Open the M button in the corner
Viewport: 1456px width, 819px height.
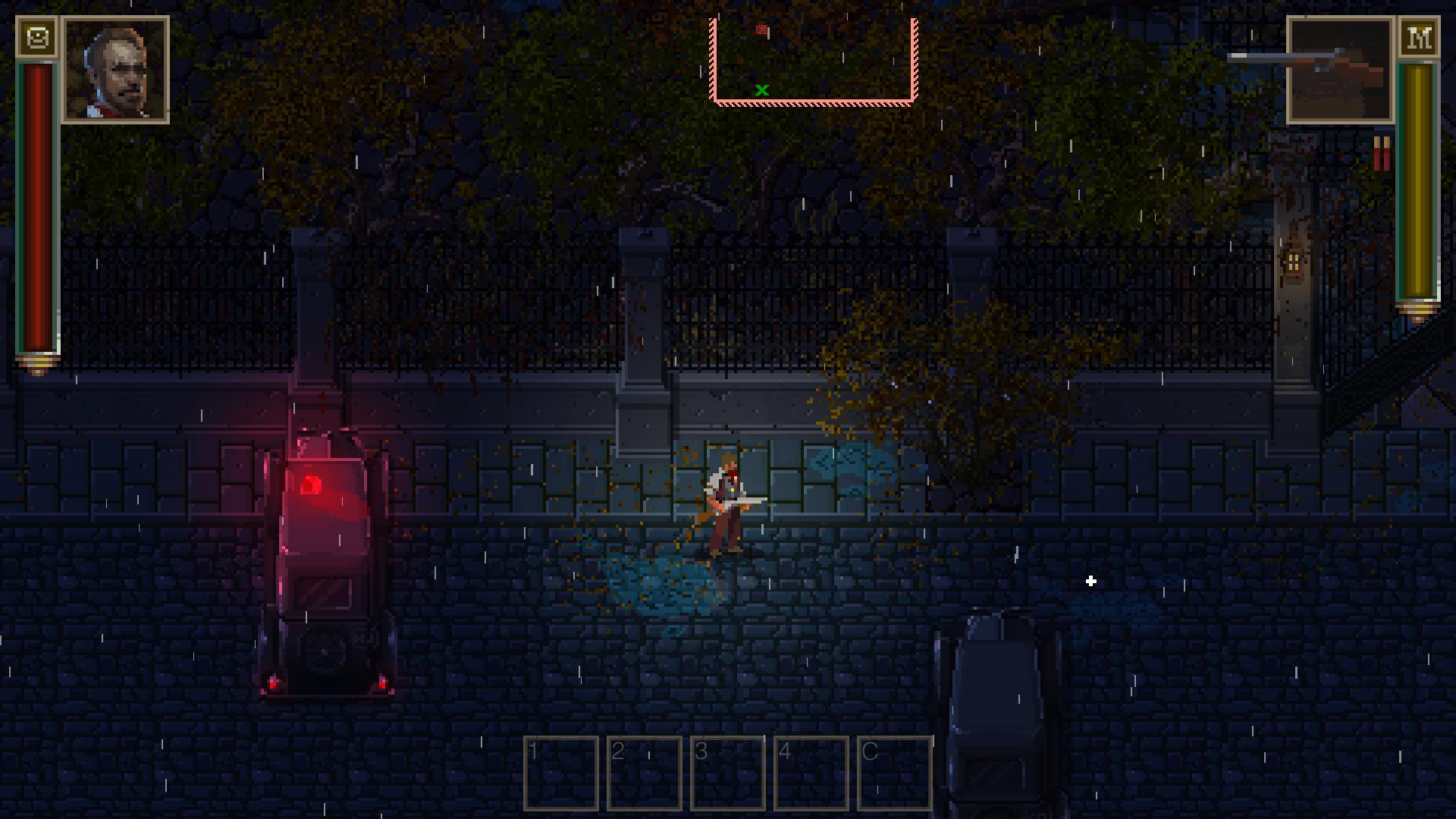(1419, 37)
